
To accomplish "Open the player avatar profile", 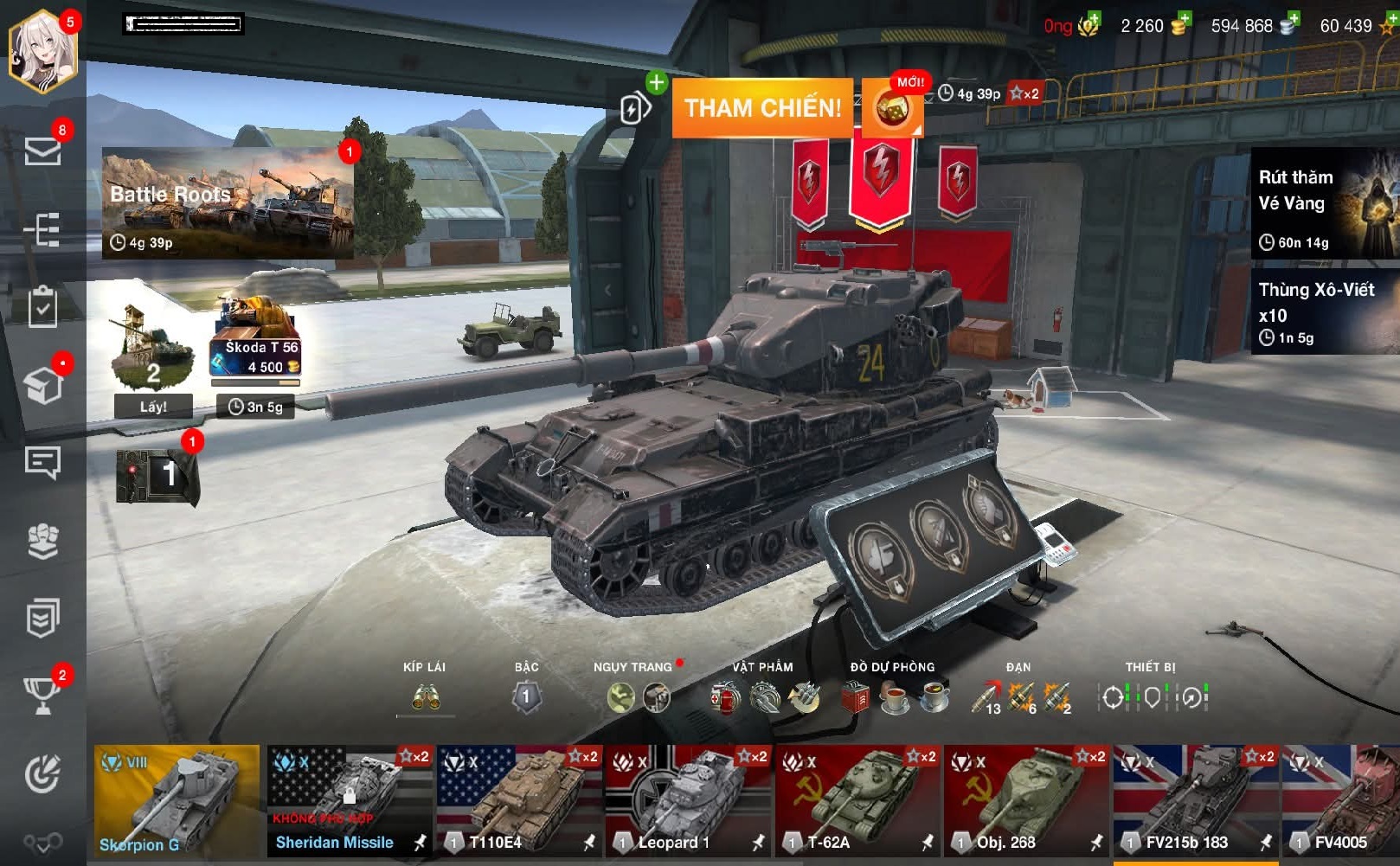I will pos(43,50).
